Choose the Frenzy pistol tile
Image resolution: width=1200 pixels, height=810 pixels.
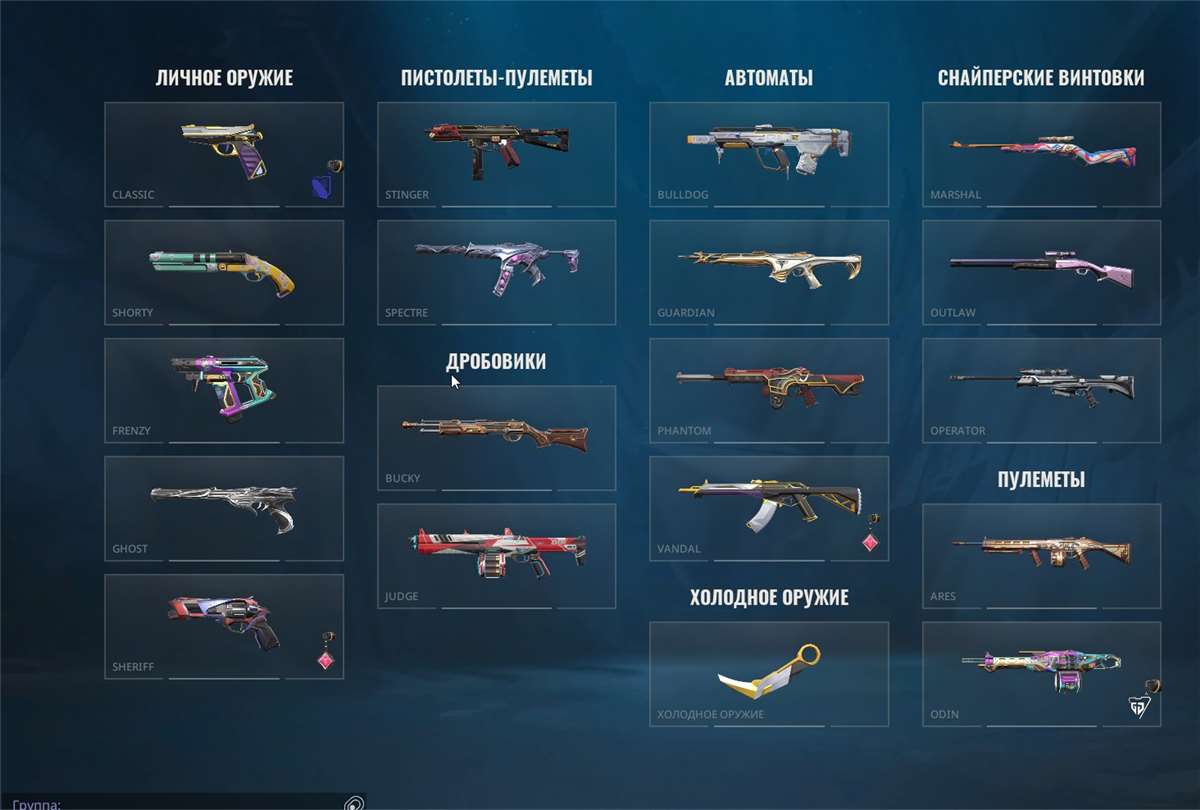tap(224, 390)
